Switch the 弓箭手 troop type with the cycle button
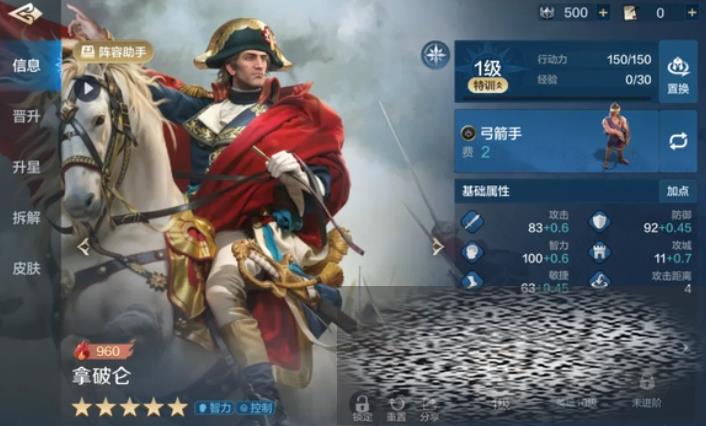706x426 pixels. [678, 141]
